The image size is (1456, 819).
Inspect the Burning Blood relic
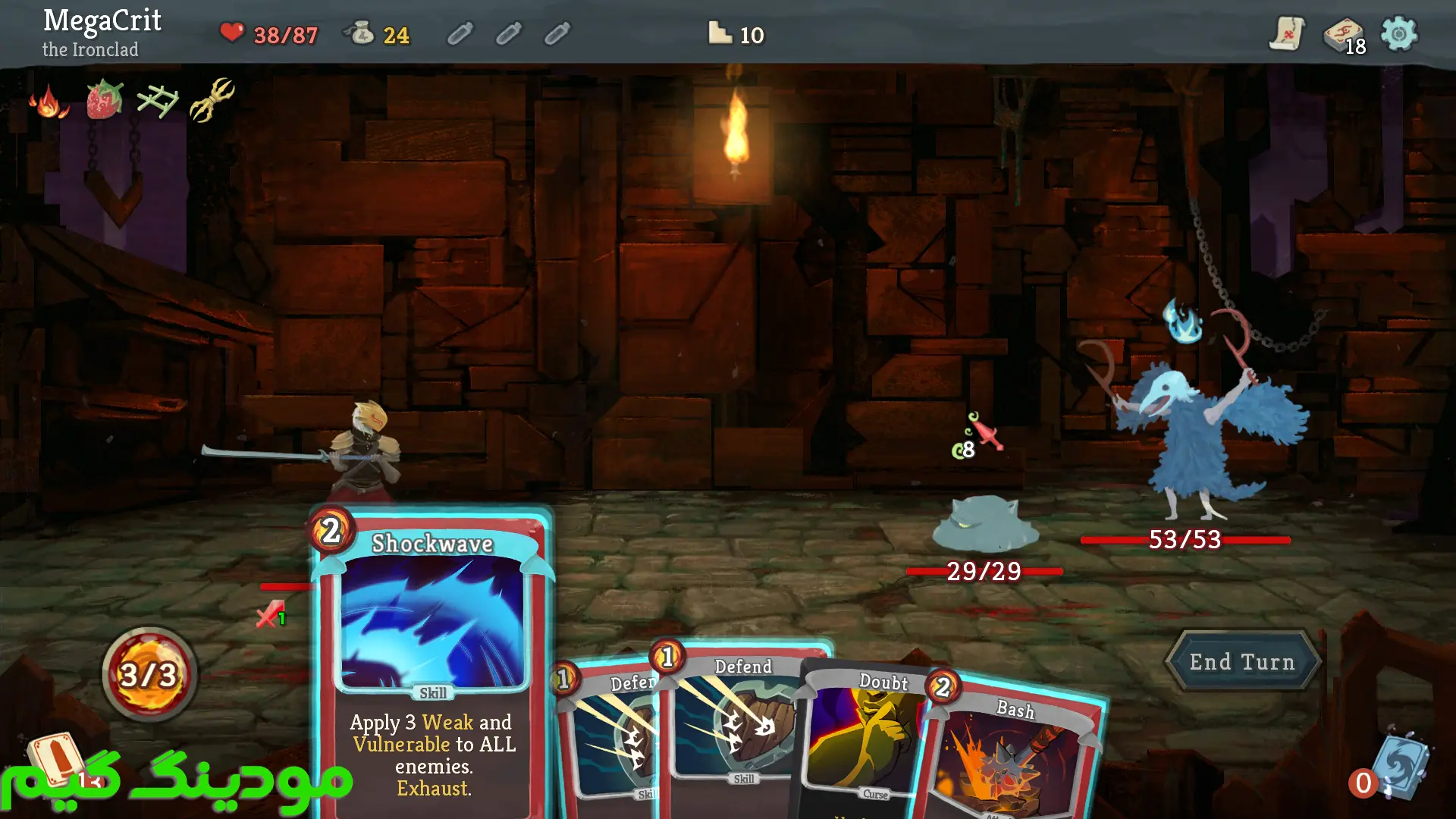tap(49, 102)
